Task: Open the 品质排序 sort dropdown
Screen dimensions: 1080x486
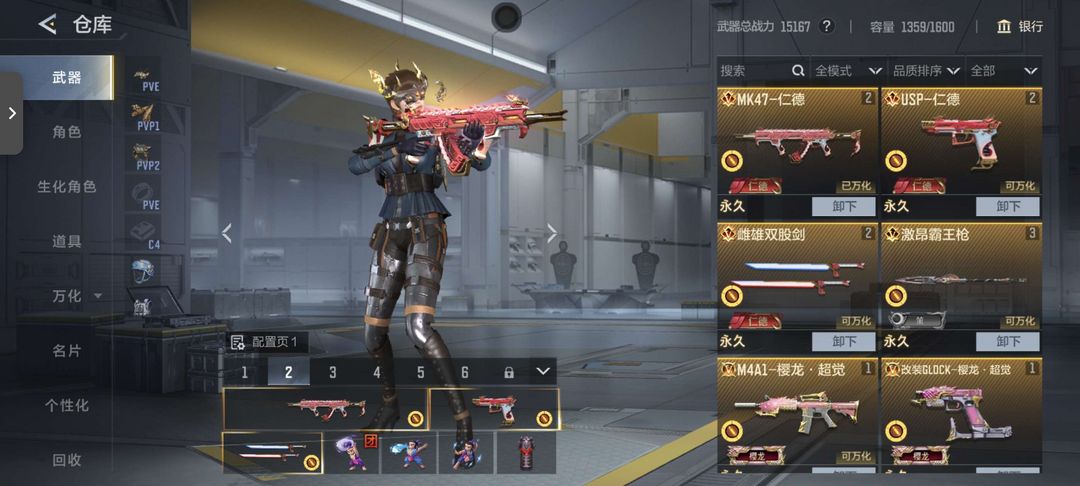Action: coord(926,71)
